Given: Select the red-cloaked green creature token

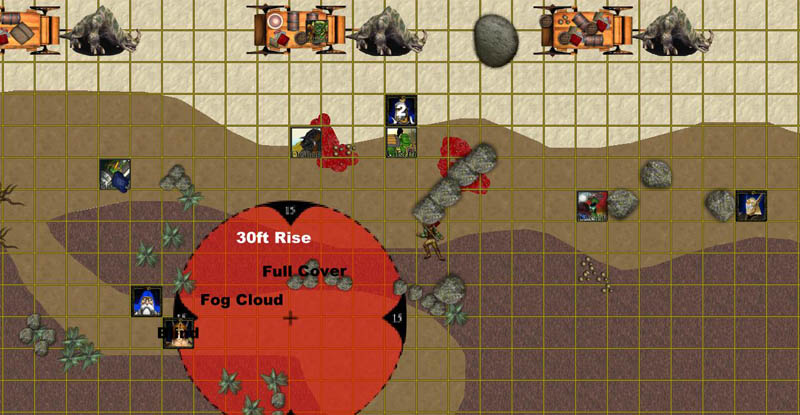Looking at the screenshot, I should tap(592, 205).
